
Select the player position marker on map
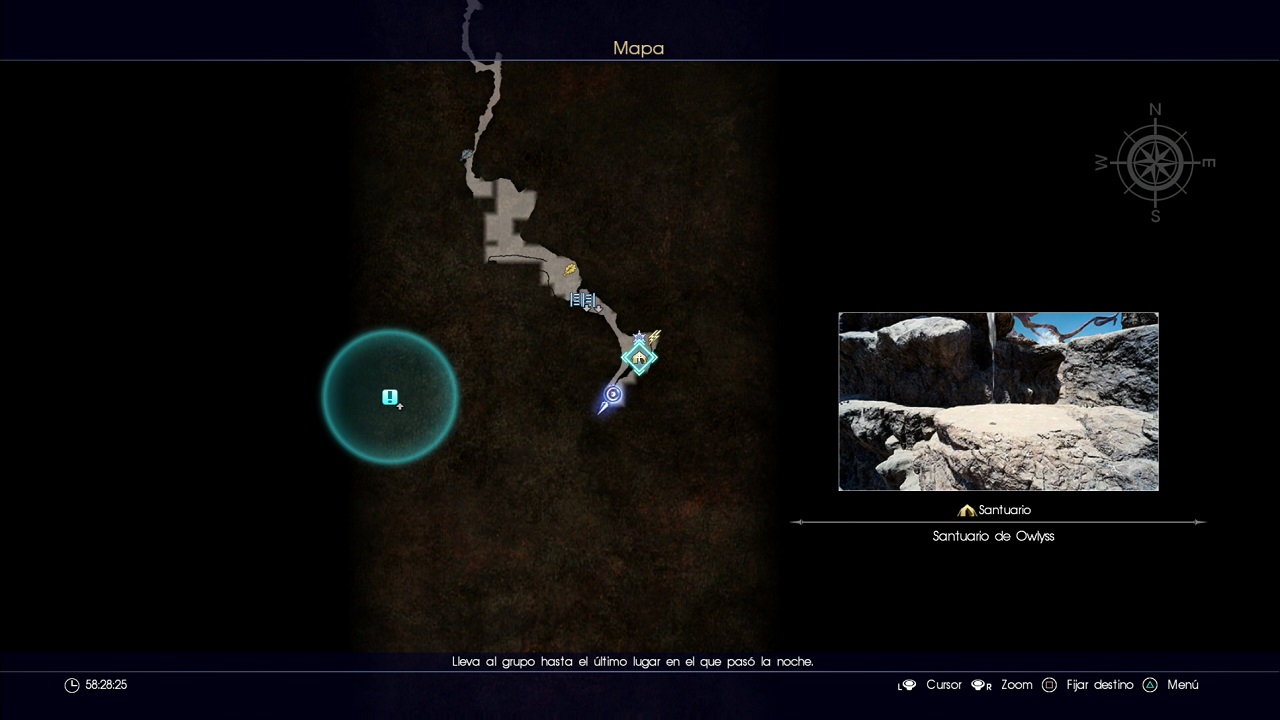coord(612,396)
